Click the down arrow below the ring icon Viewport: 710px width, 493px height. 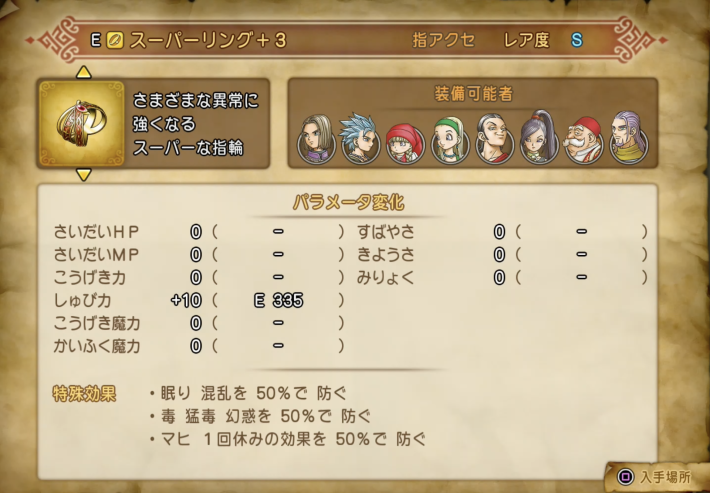click(84, 174)
